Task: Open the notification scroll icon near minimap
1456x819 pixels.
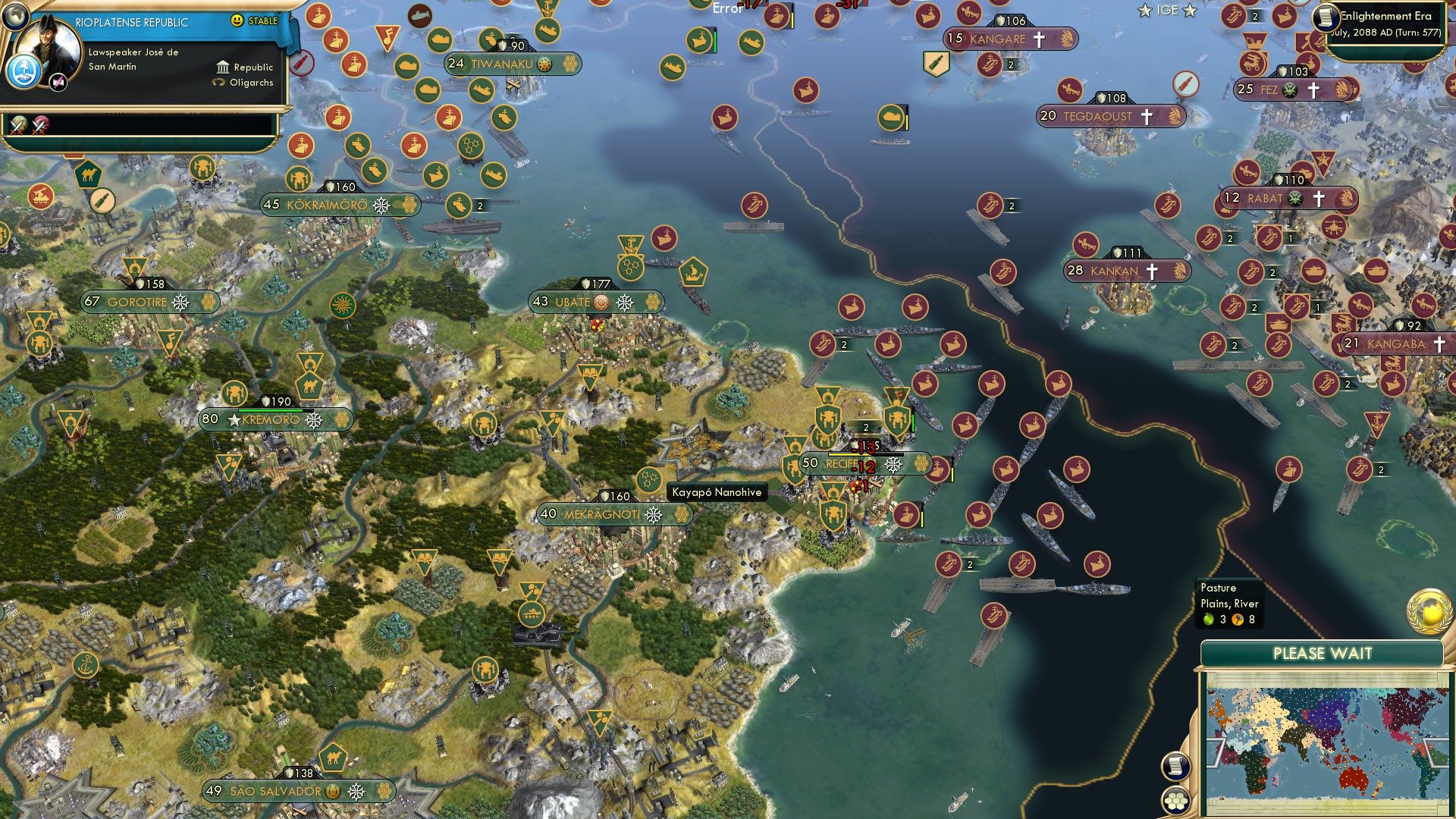Action: coord(1175,766)
